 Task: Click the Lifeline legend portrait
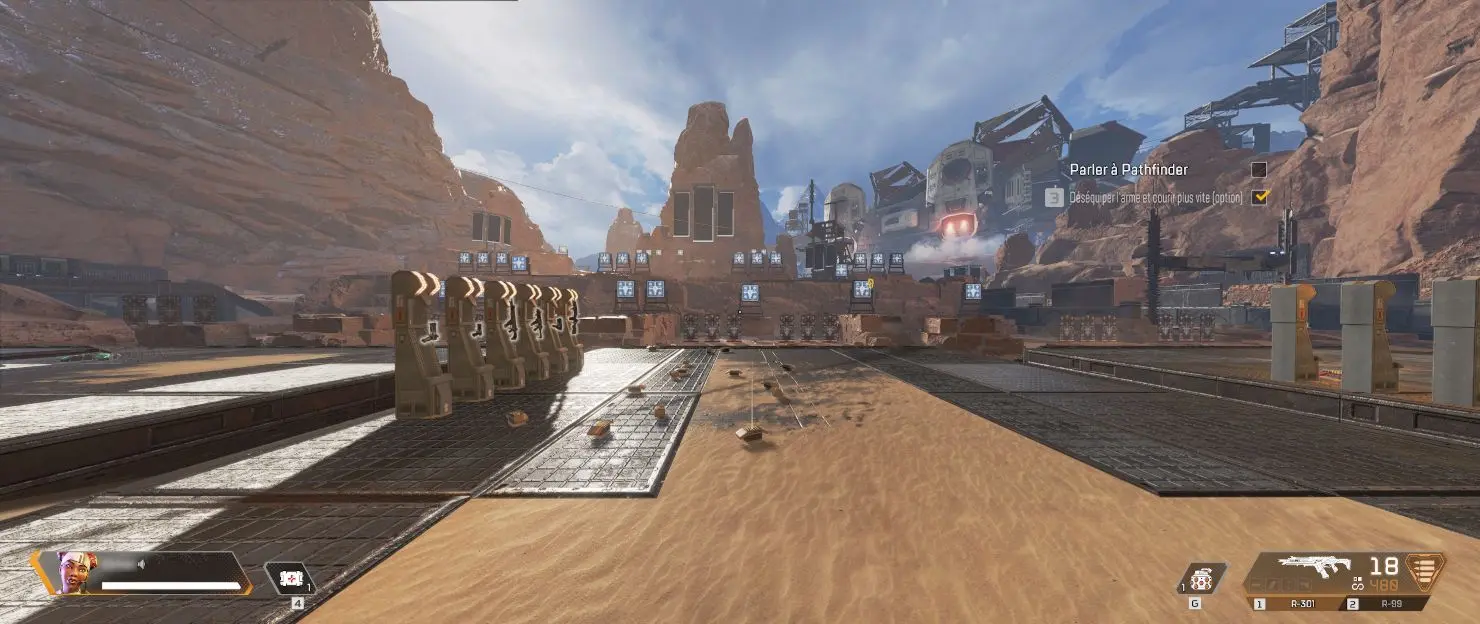pyautogui.click(x=76, y=572)
